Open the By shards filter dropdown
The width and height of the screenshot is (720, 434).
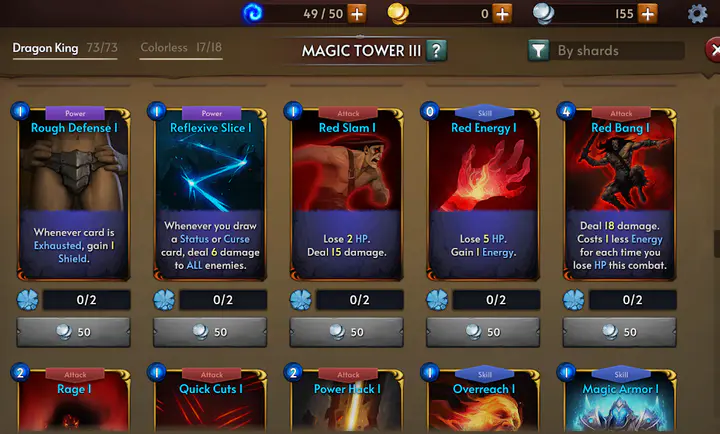[x=605, y=51]
